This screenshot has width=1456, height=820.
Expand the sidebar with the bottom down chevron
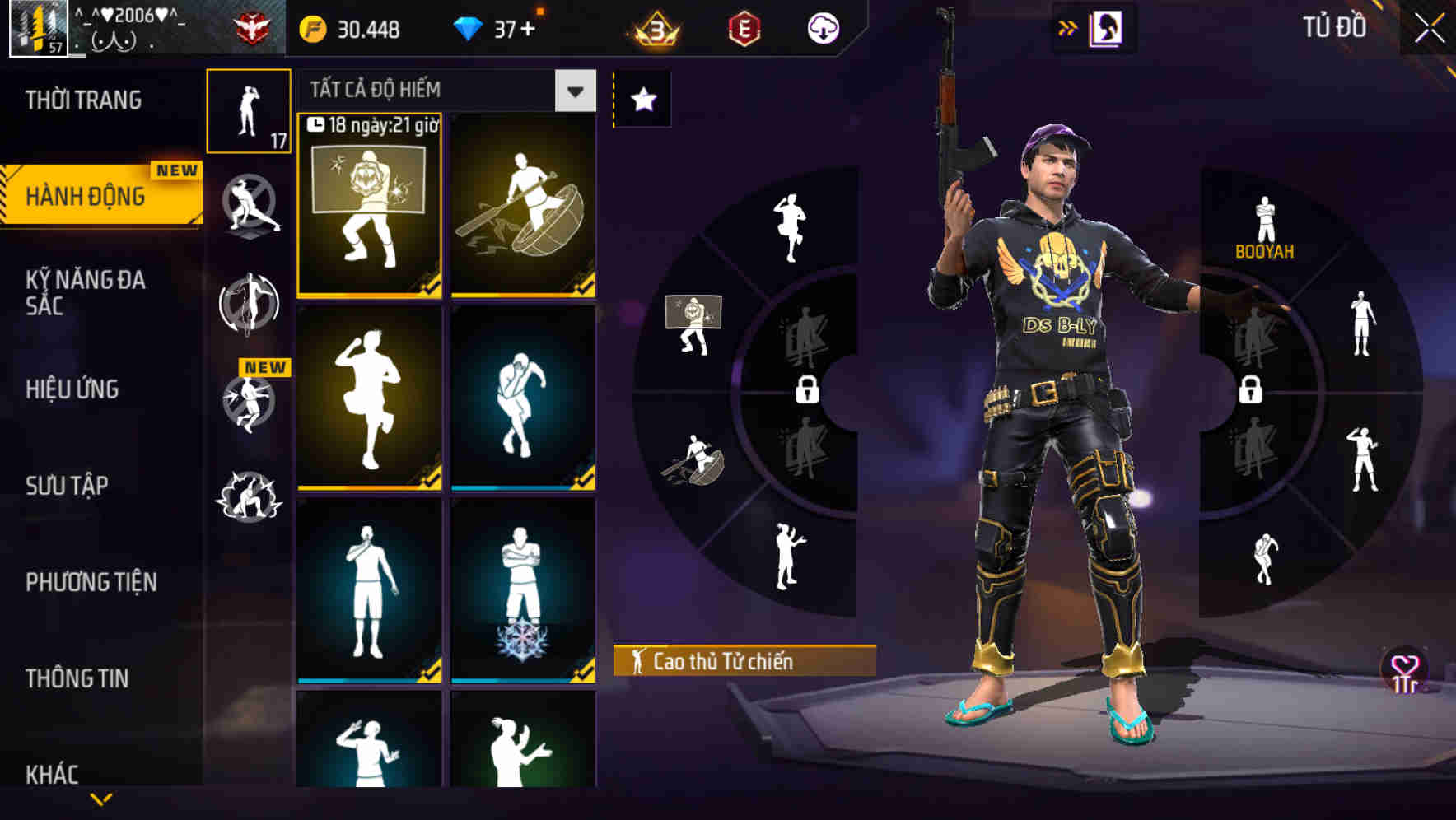pyautogui.click(x=99, y=800)
